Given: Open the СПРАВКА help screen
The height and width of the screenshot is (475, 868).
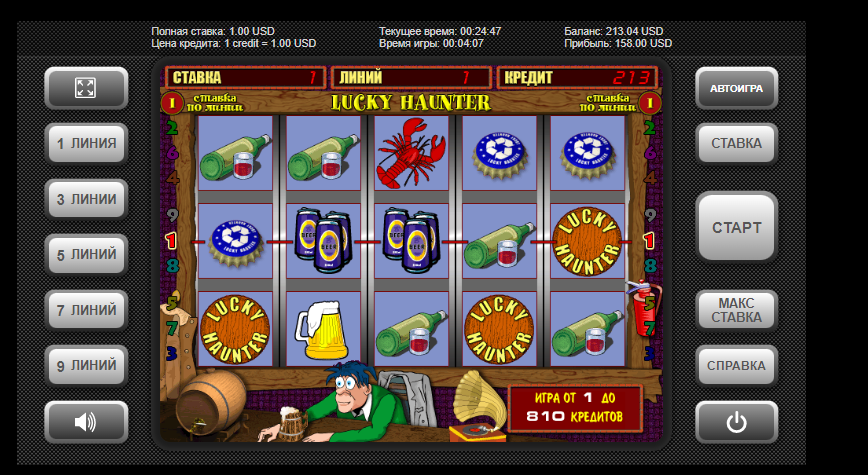Looking at the screenshot, I should click(736, 365).
